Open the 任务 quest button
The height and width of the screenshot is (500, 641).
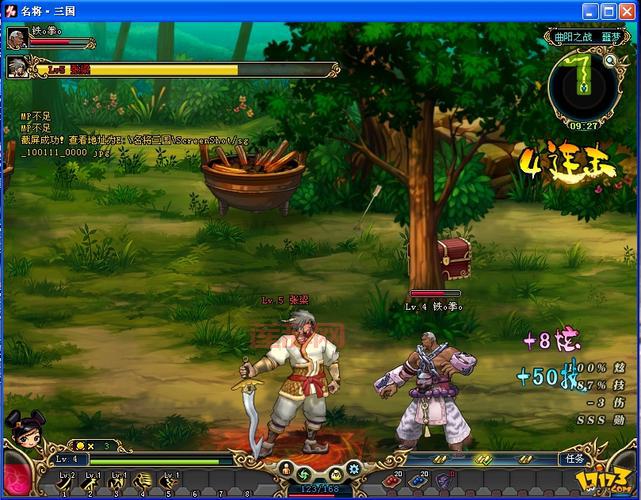(574, 459)
